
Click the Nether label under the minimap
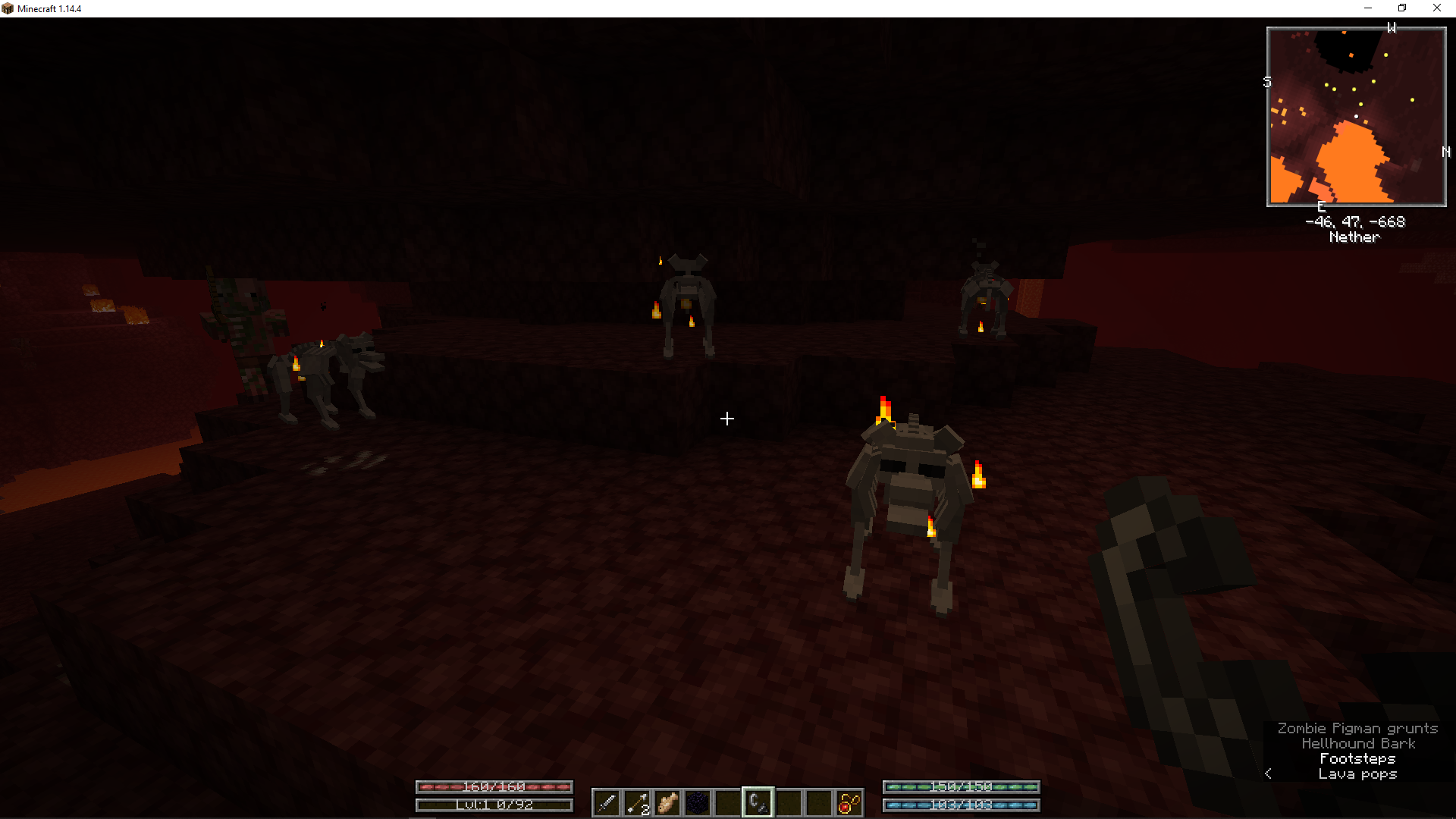(1354, 237)
